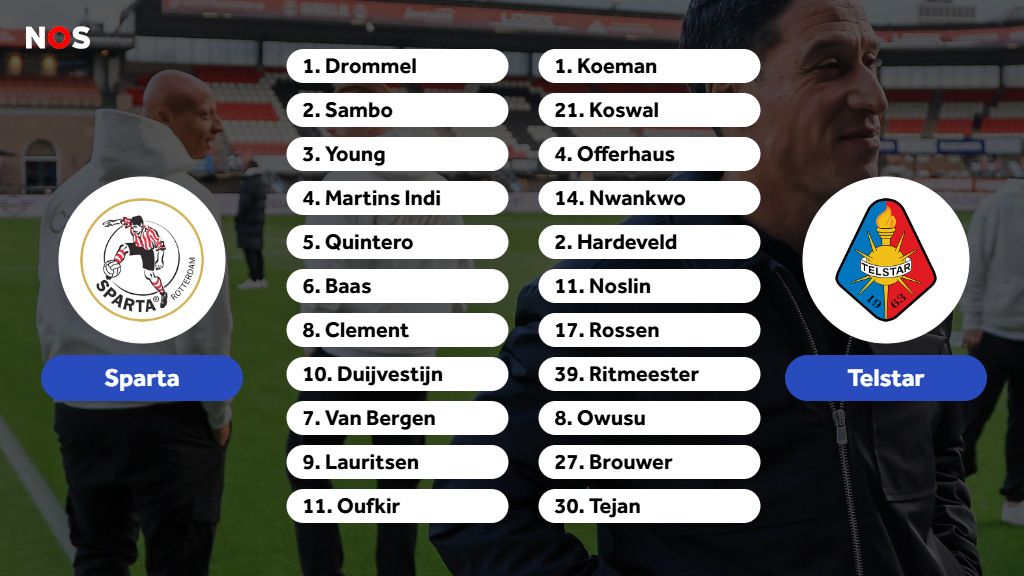
Task: Select Sparta goalkeeper Drommel's row
Action: click(x=397, y=66)
